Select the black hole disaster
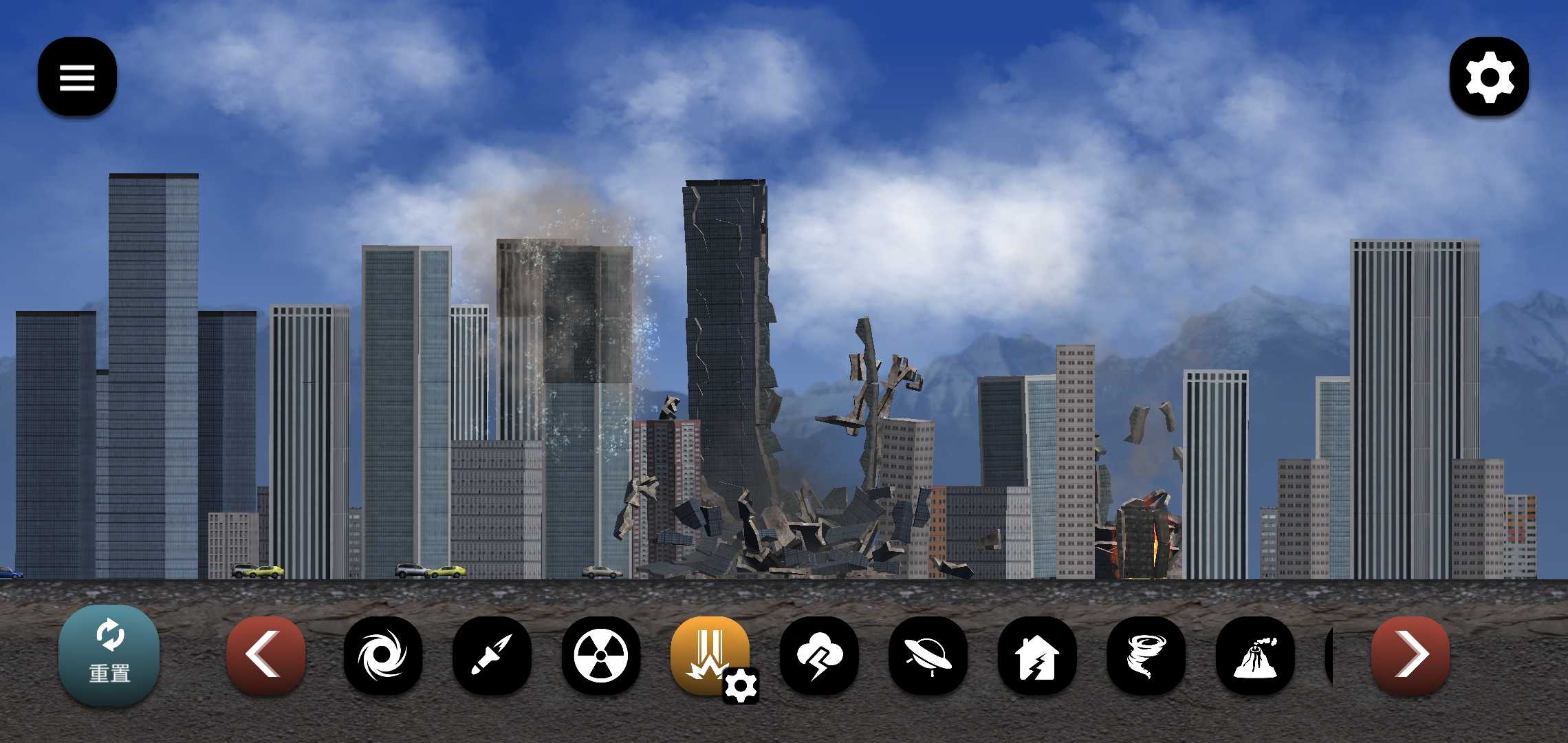 point(382,654)
